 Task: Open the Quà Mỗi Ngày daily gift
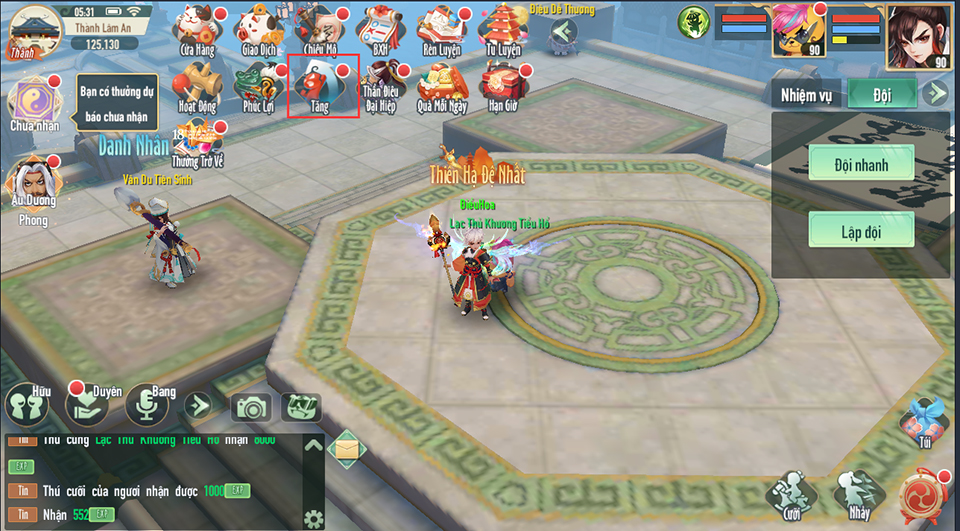pyautogui.click(x=442, y=86)
